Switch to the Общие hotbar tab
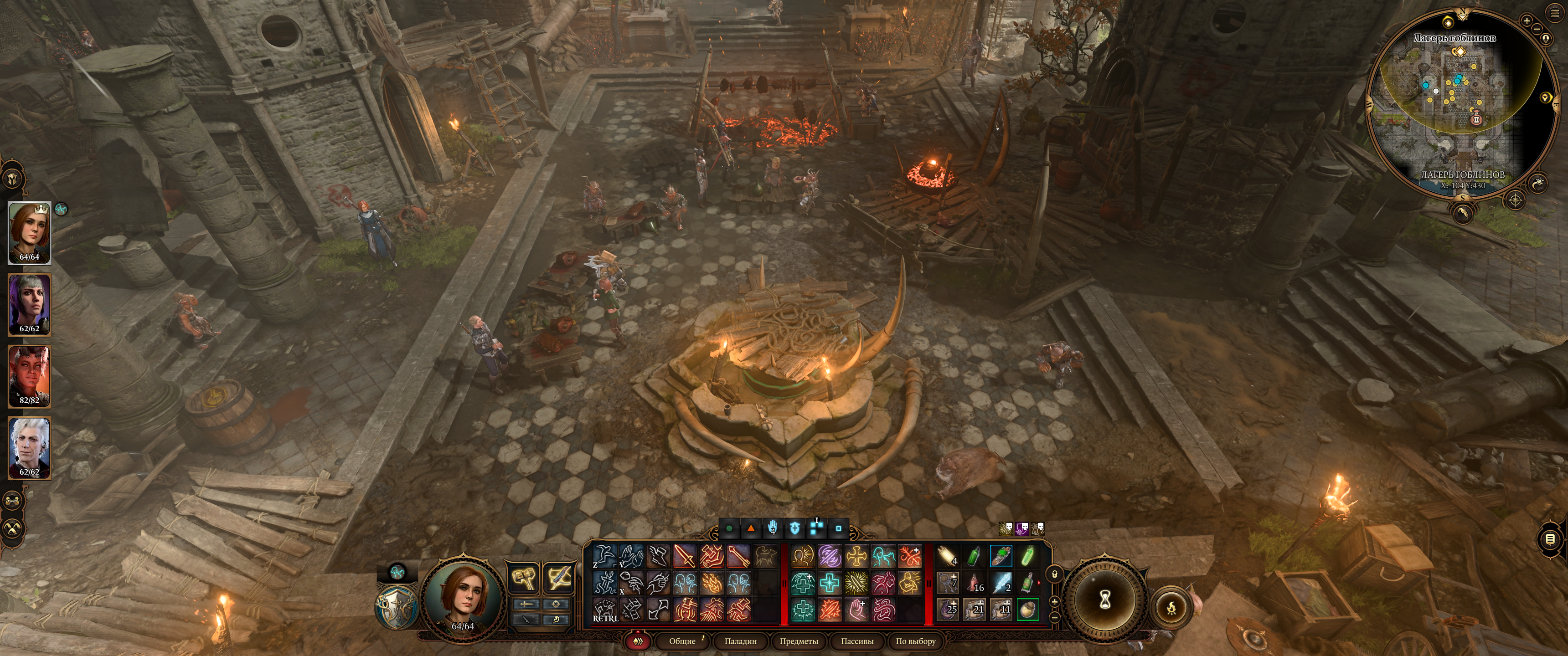Viewport: 1568px width, 656px height. [682, 641]
